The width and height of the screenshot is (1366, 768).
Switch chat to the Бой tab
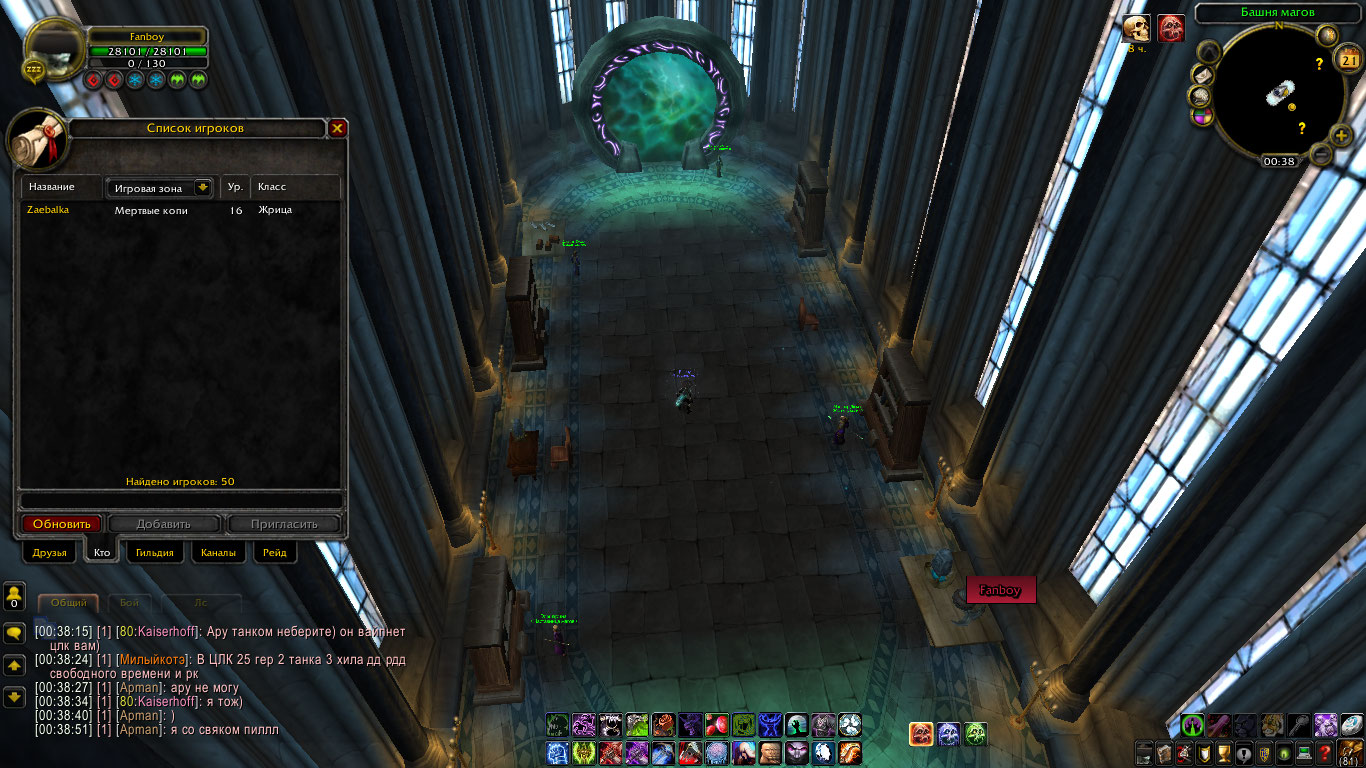(130, 603)
